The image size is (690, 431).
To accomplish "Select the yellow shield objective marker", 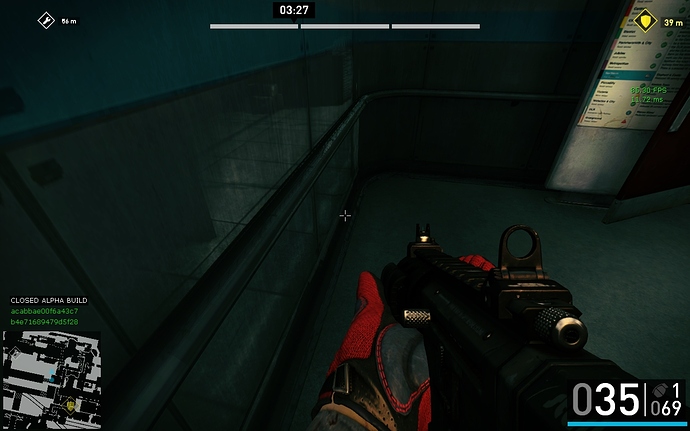I will coord(645,20).
